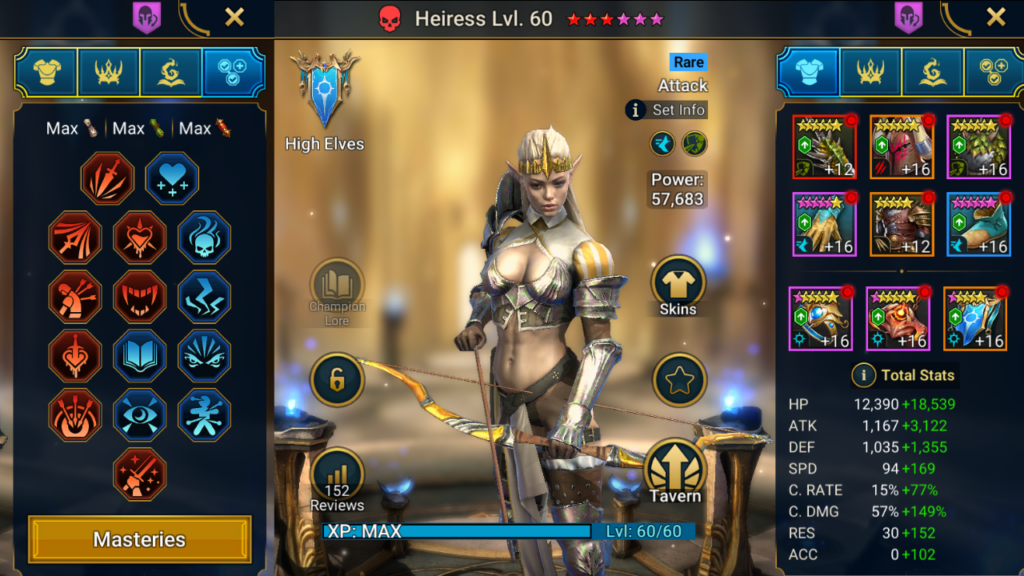Open the Masteries screen
The image size is (1024, 576).
click(139, 539)
